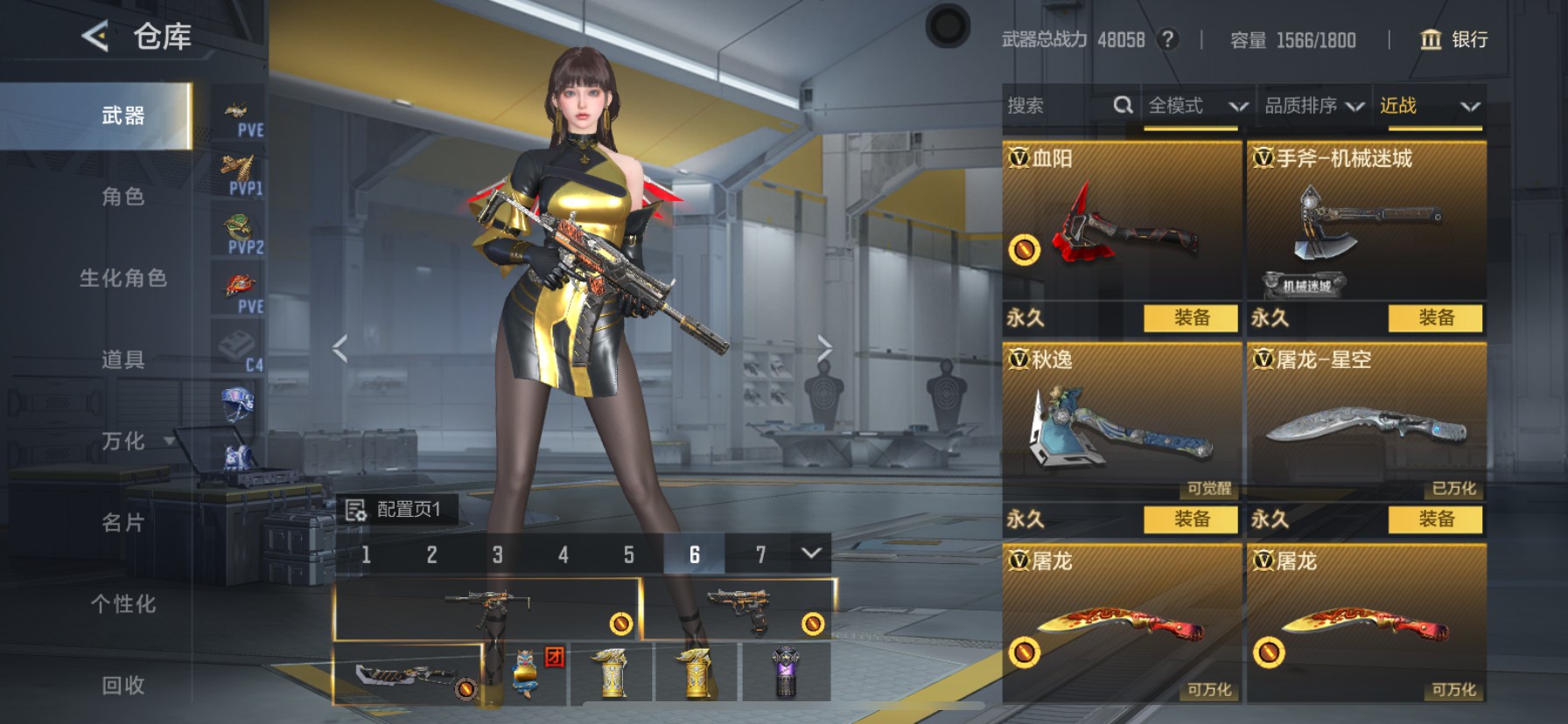Open the 银行 bank

click(1454, 39)
